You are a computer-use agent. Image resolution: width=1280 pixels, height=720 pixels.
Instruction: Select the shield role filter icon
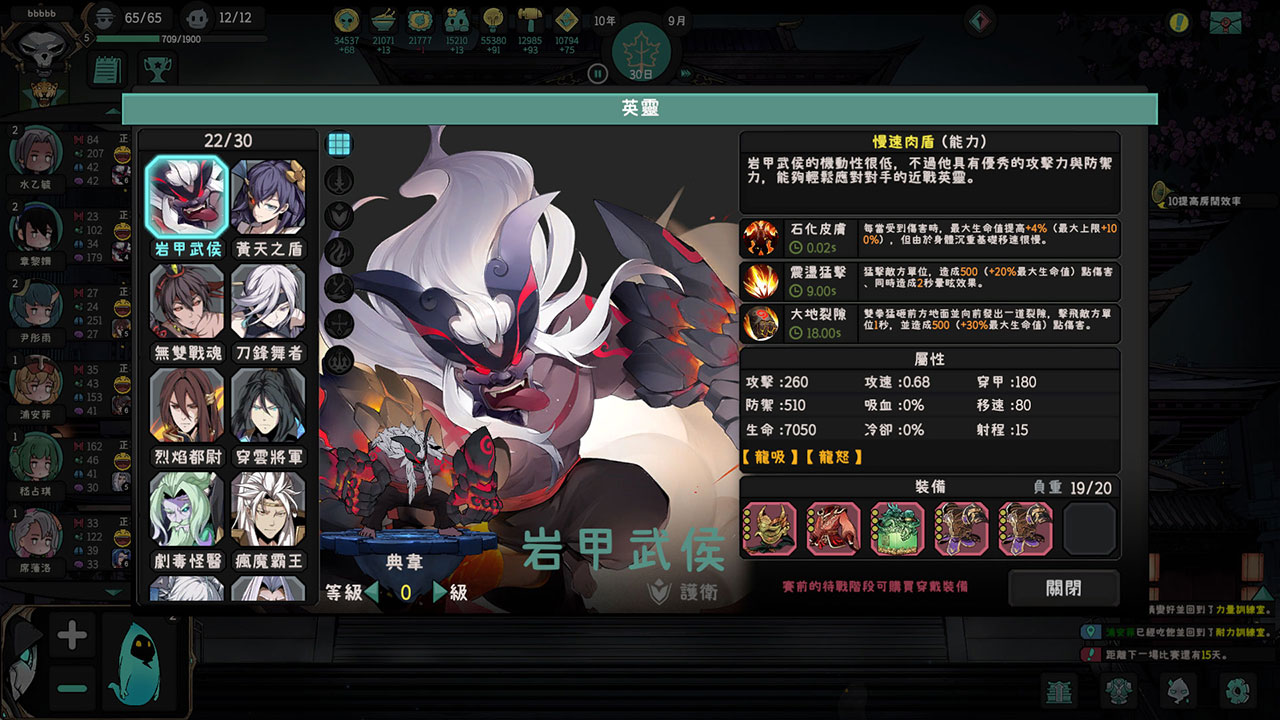tap(341, 217)
